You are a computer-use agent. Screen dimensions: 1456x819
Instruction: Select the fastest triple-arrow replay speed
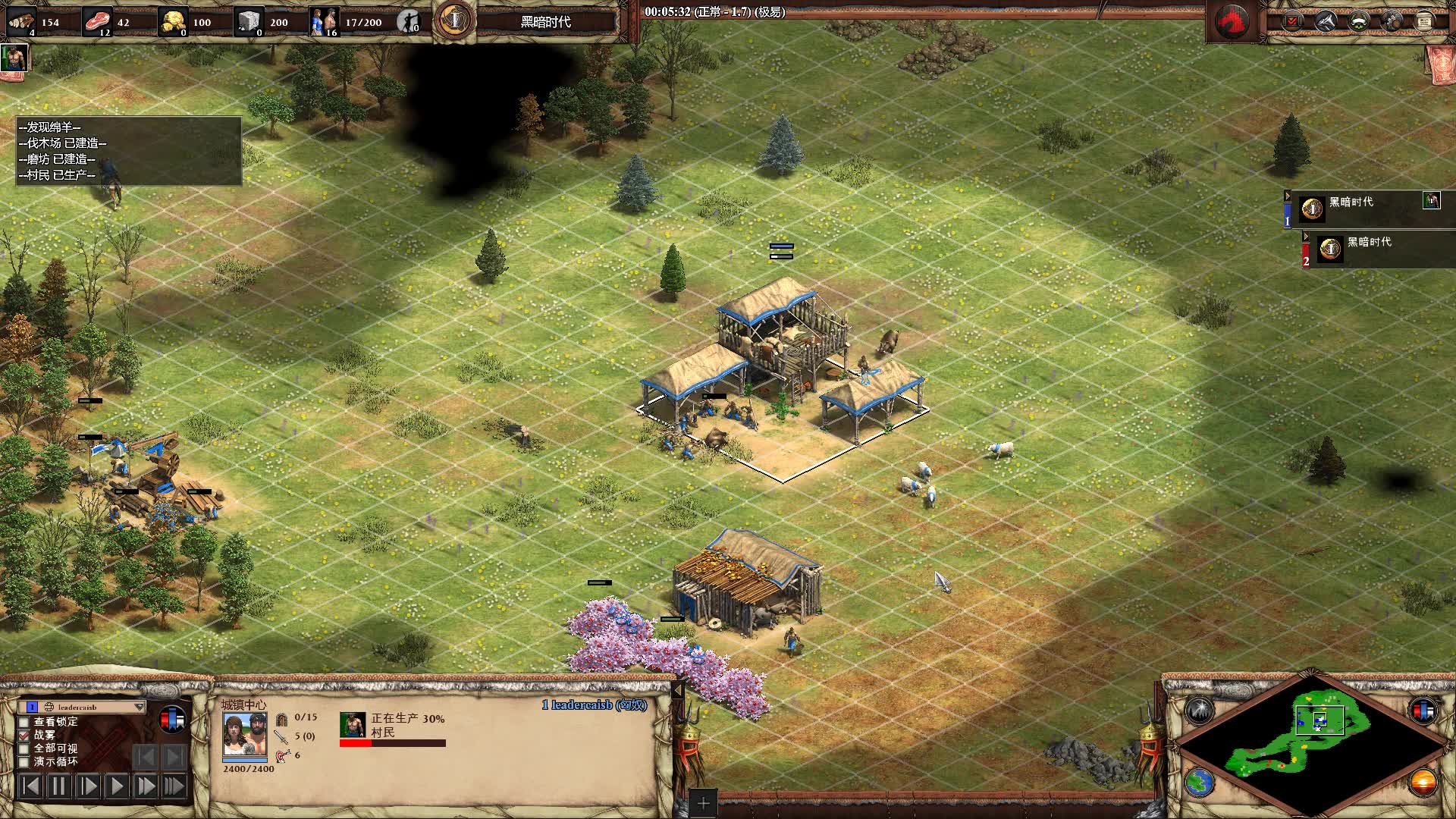(x=174, y=786)
